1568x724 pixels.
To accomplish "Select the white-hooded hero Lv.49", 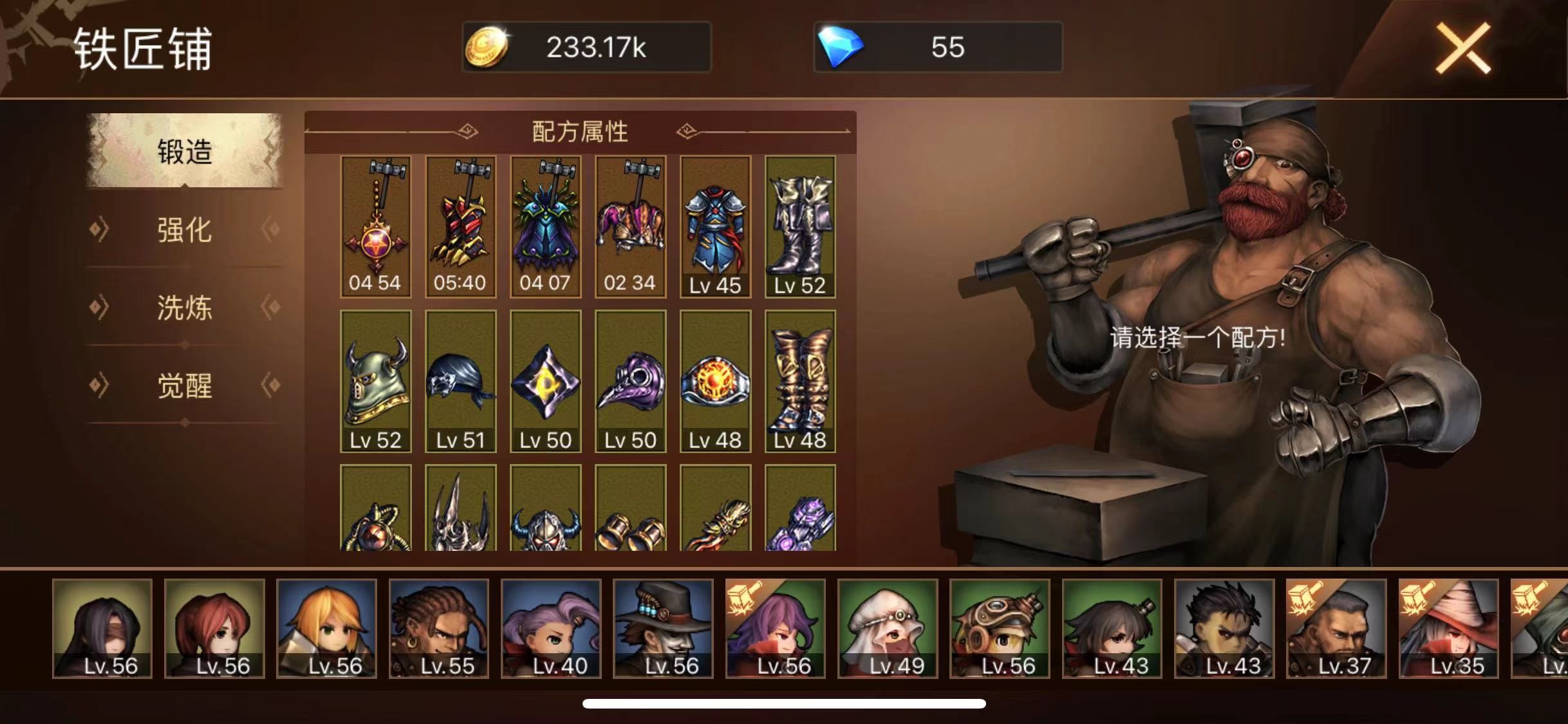I will (888, 628).
